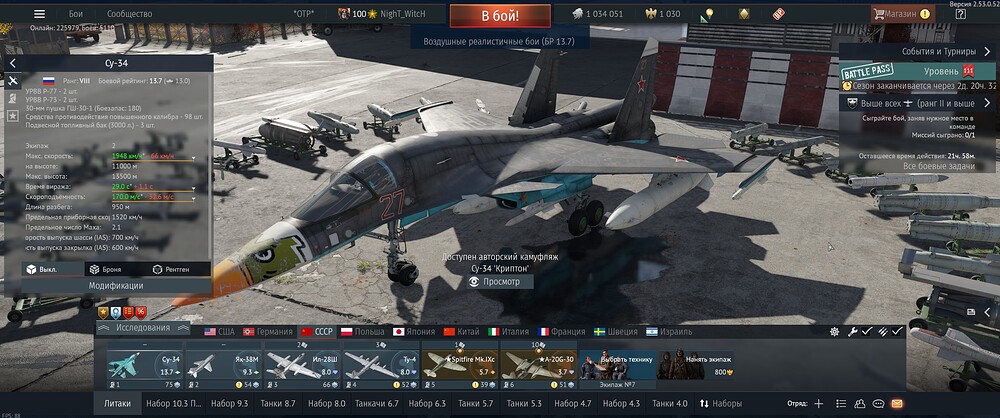Preview the Су-34 'Криптон' camouflage with «Просмотр»
The image size is (1000, 418).
501,282
